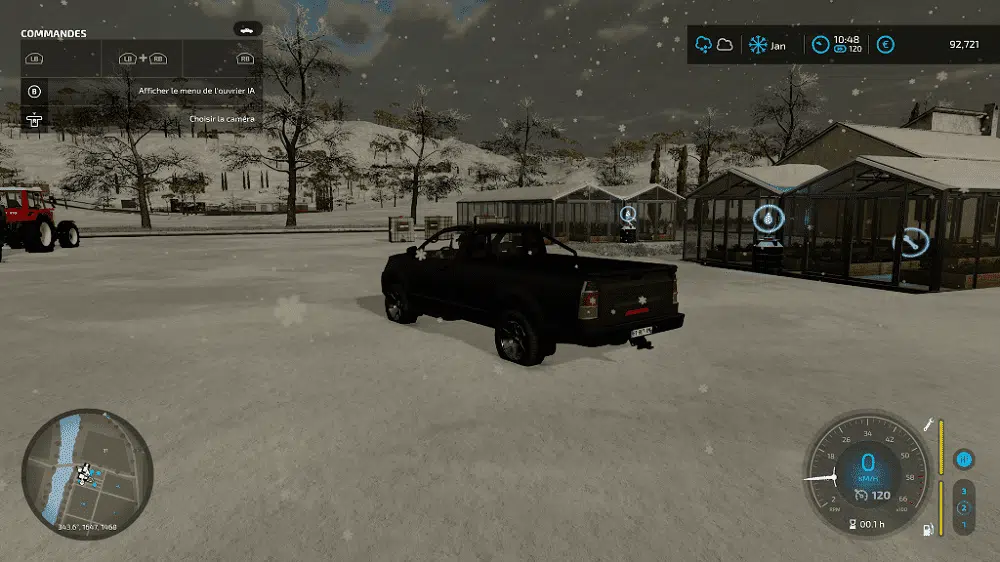
Task: Select gear group 3 on the selector
Action: (964, 492)
